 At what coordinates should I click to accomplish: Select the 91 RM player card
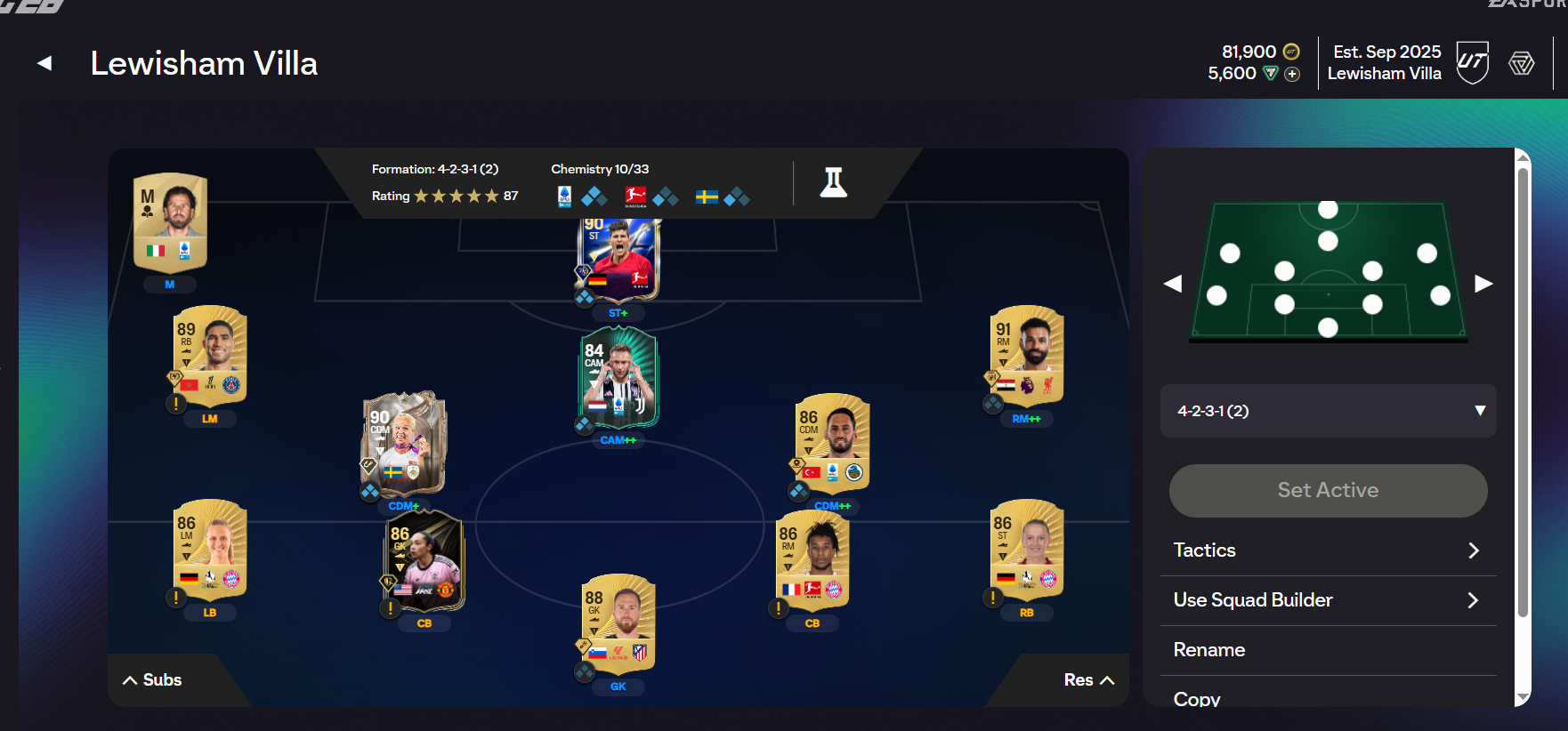[x=1027, y=356]
